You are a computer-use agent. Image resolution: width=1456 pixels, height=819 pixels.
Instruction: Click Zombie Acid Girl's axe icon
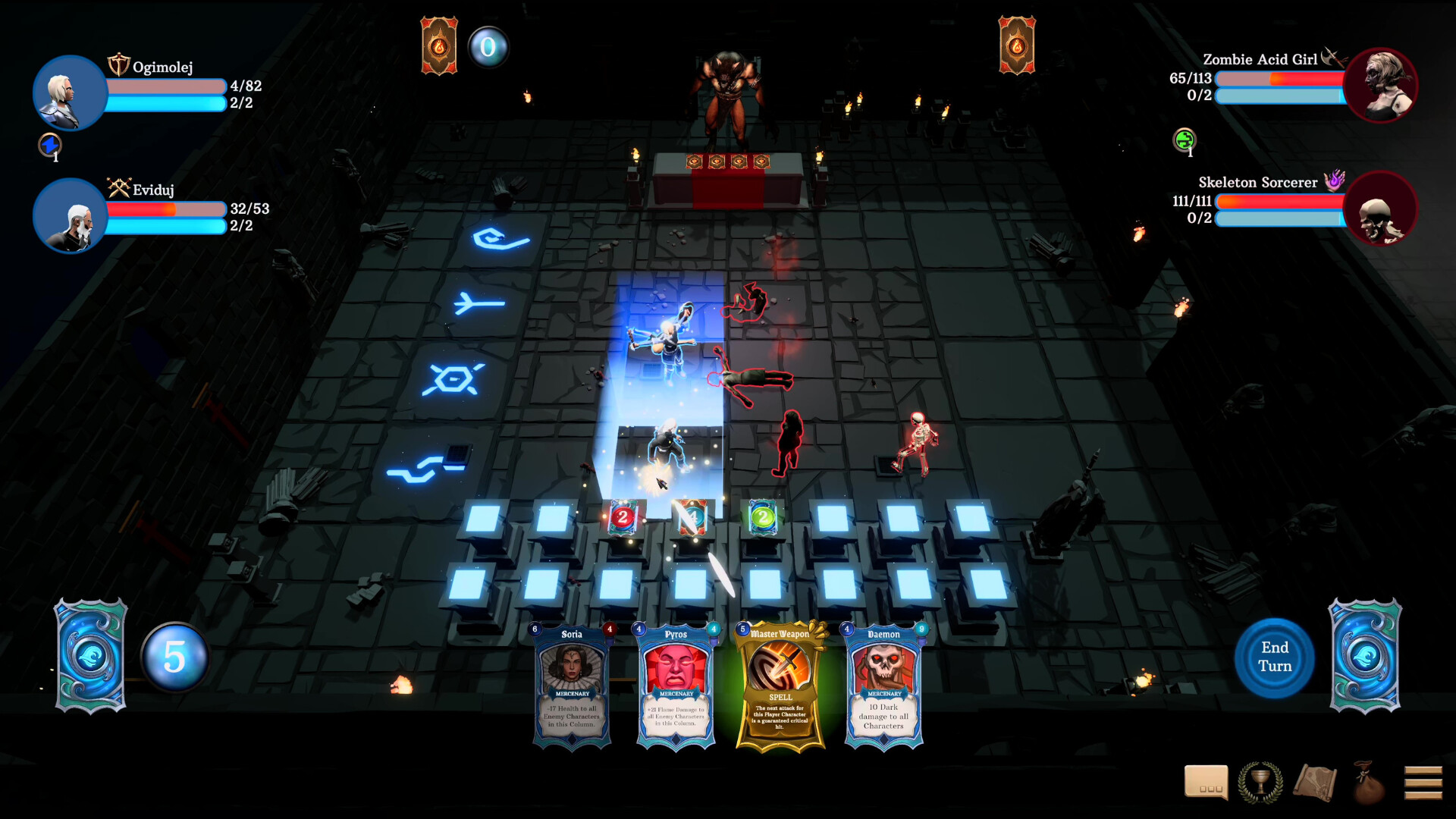point(1331,55)
